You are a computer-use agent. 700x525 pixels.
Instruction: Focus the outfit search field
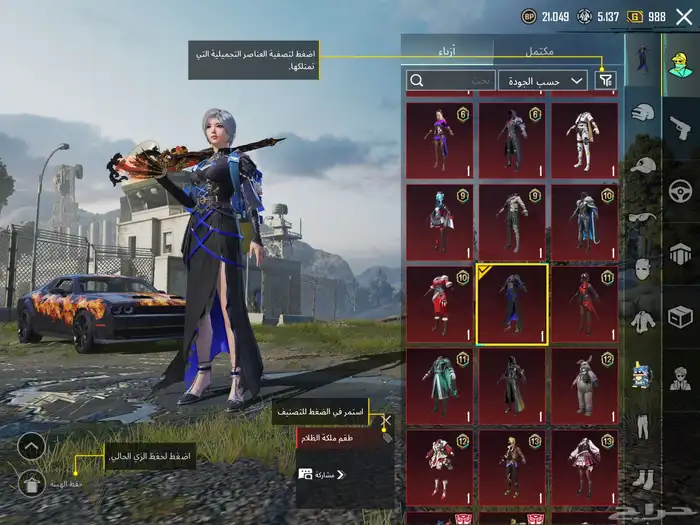(450, 80)
